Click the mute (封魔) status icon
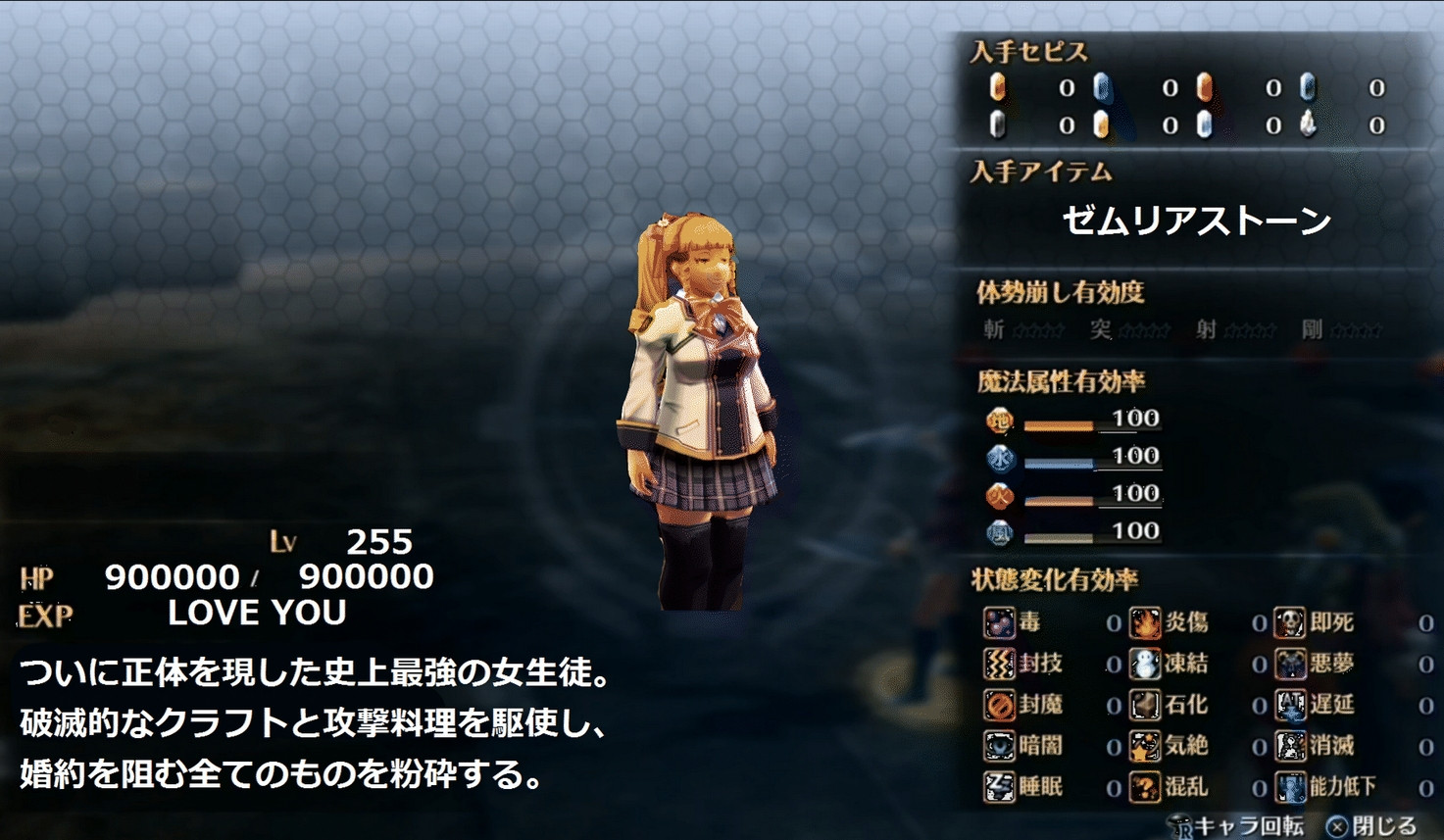Screen dimensions: 1444x840 (999, 705)
